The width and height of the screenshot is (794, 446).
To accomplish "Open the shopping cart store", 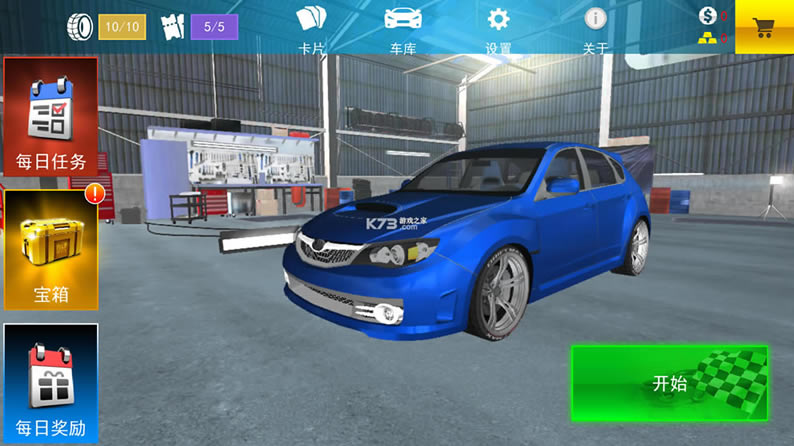I will click(764, 27).
